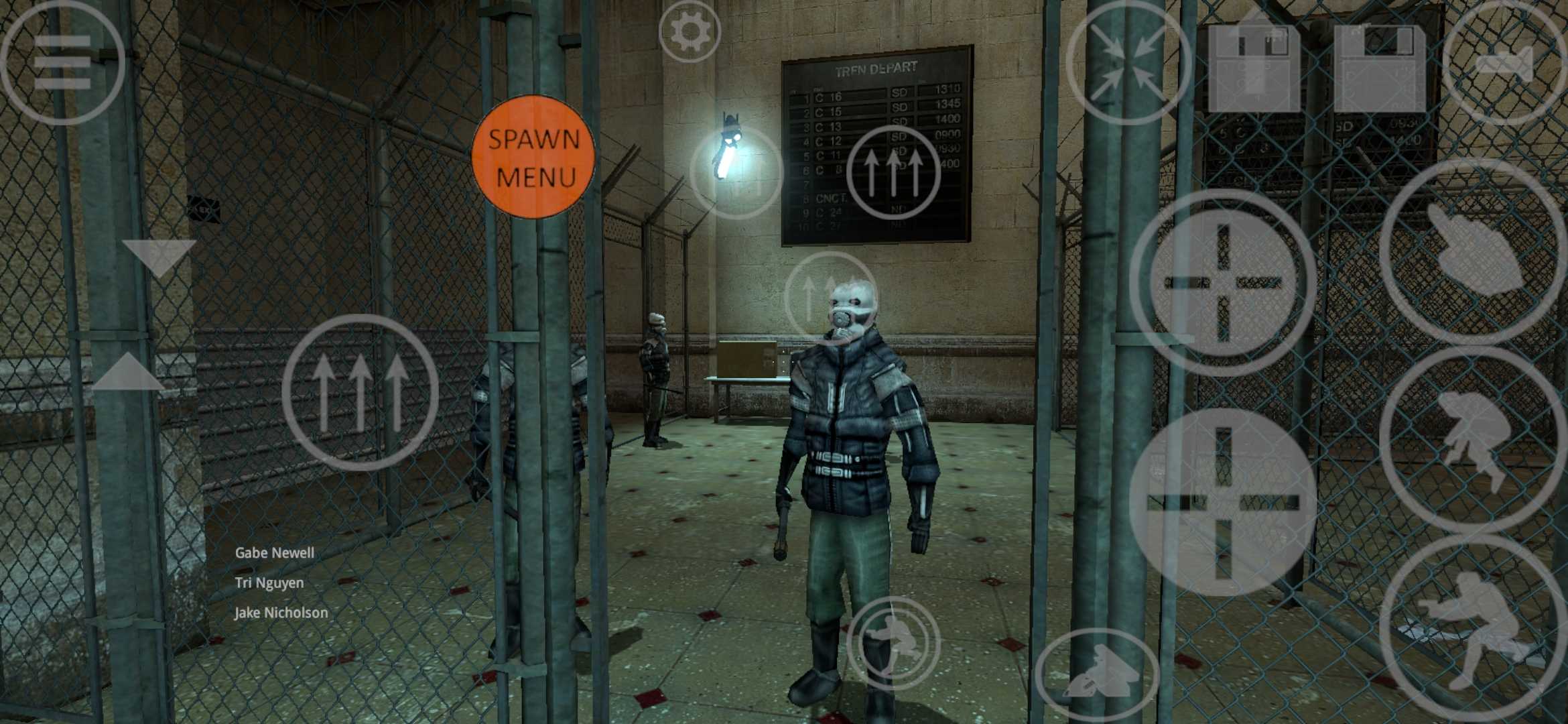
Task: Tap the thick crosshair button
Action: (x=1223, y=502)
